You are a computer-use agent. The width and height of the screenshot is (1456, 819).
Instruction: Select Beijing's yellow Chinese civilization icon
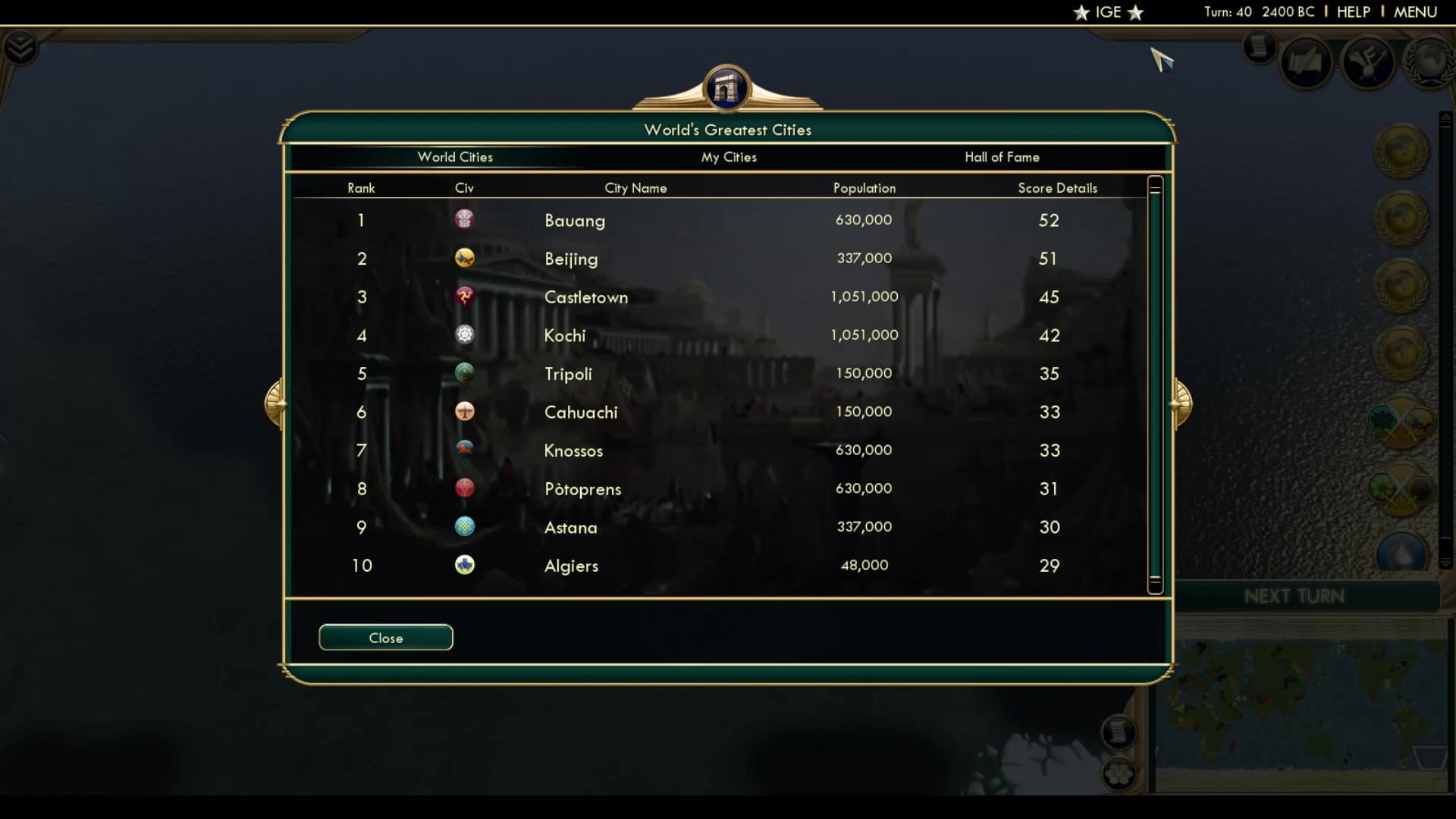tap(465, 259)
